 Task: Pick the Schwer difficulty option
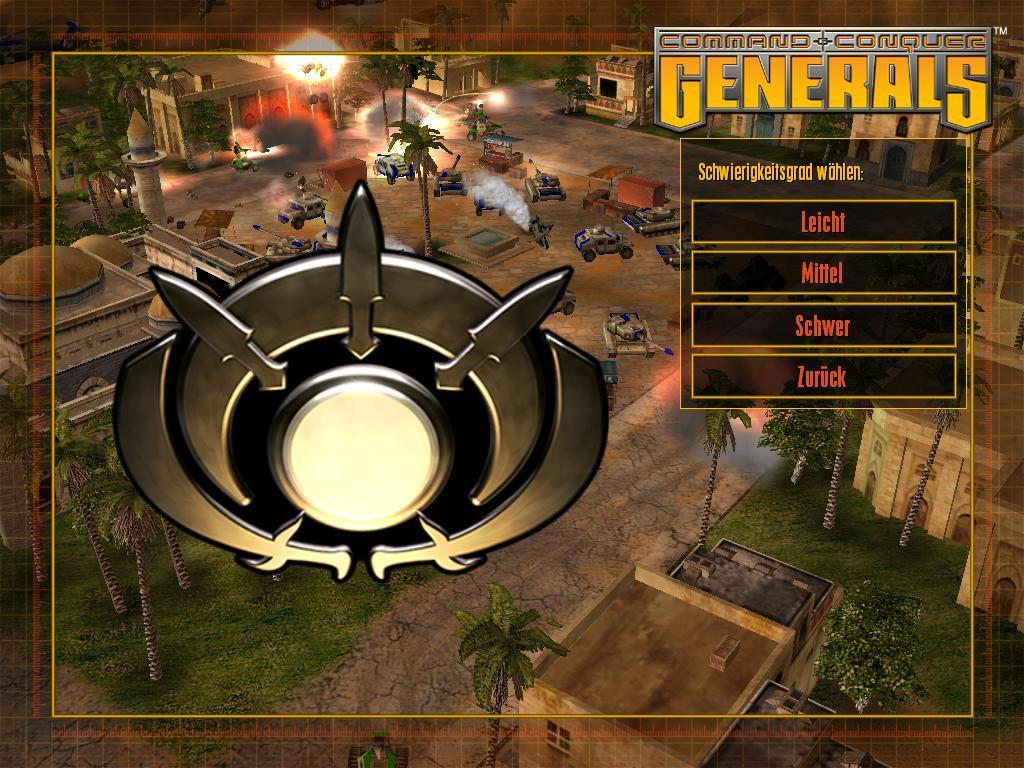click(x=823, y=325)
